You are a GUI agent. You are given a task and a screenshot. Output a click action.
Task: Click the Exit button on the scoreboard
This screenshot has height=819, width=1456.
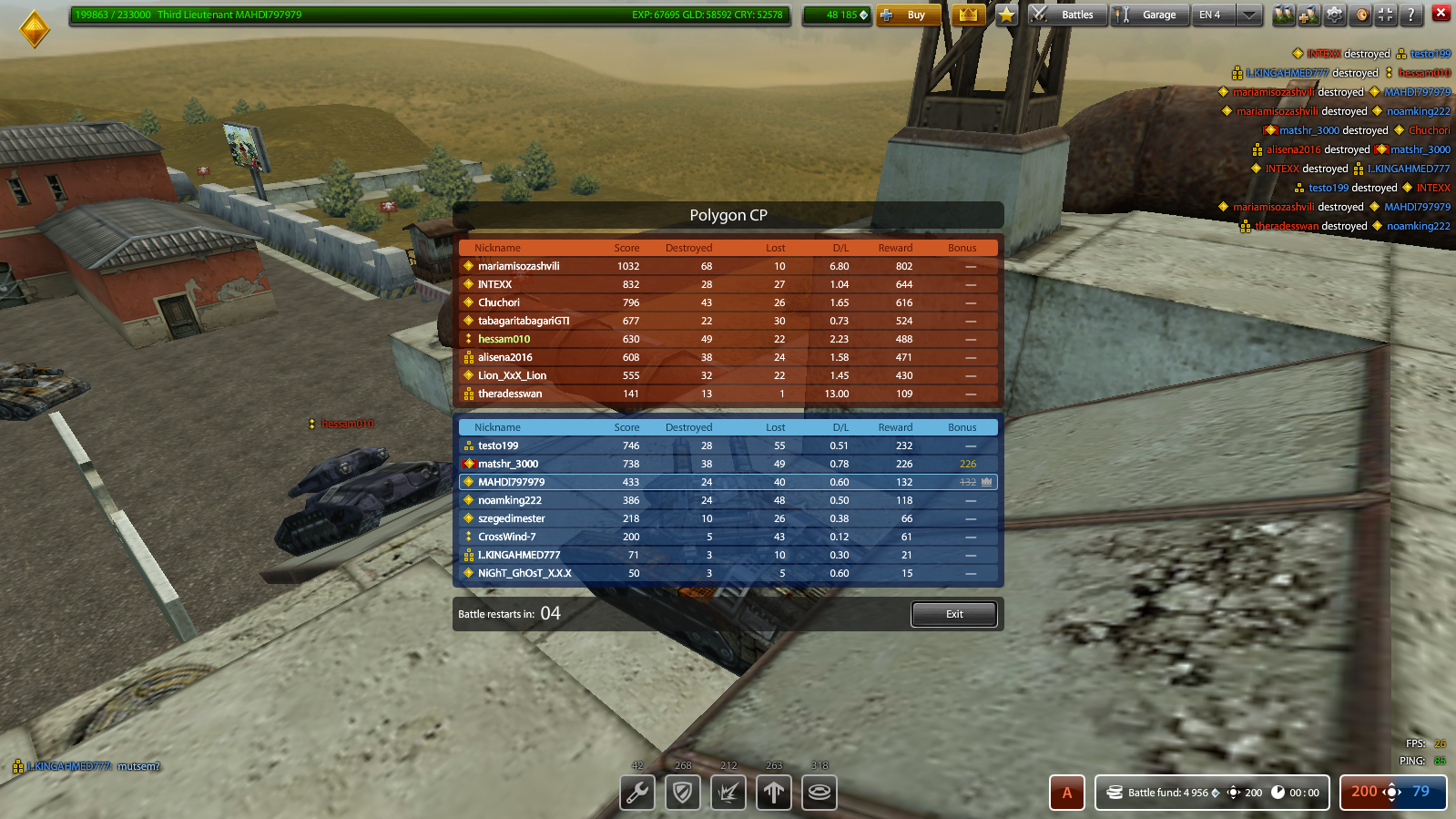tap(953, 613)
